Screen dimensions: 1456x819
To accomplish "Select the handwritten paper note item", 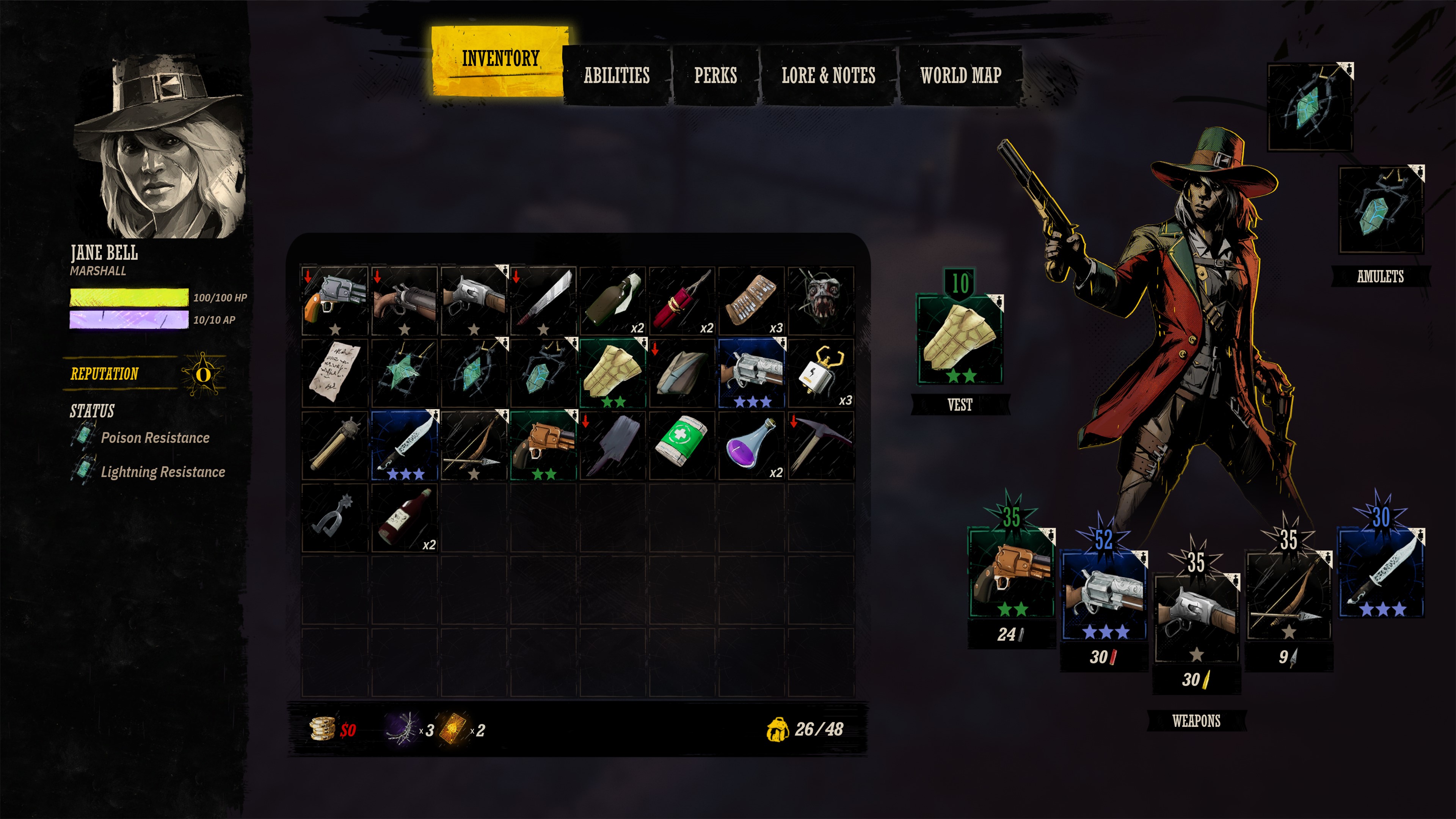I will tap(334, 373).
